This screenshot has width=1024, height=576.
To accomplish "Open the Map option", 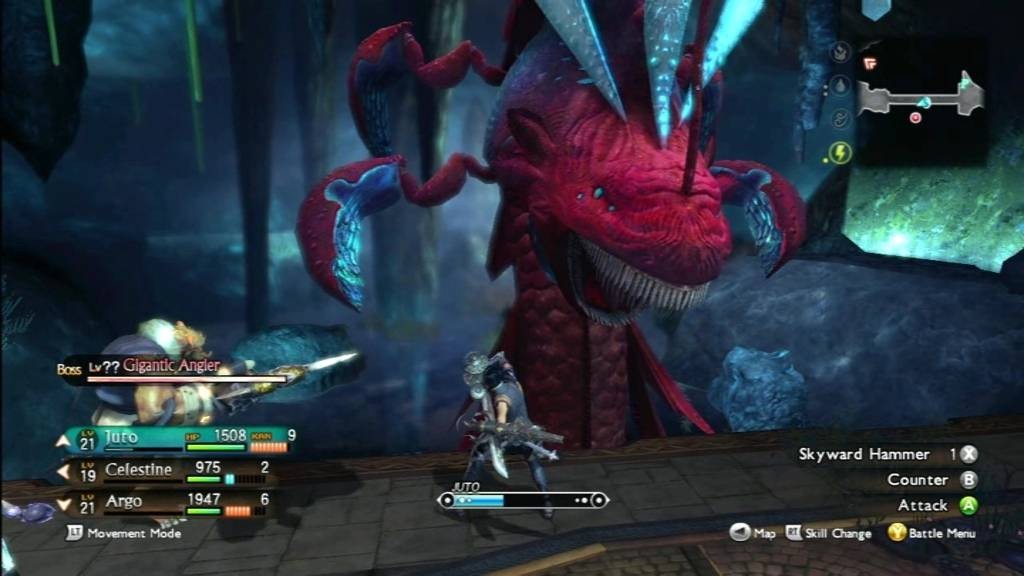I will click(x=753, y=534).
